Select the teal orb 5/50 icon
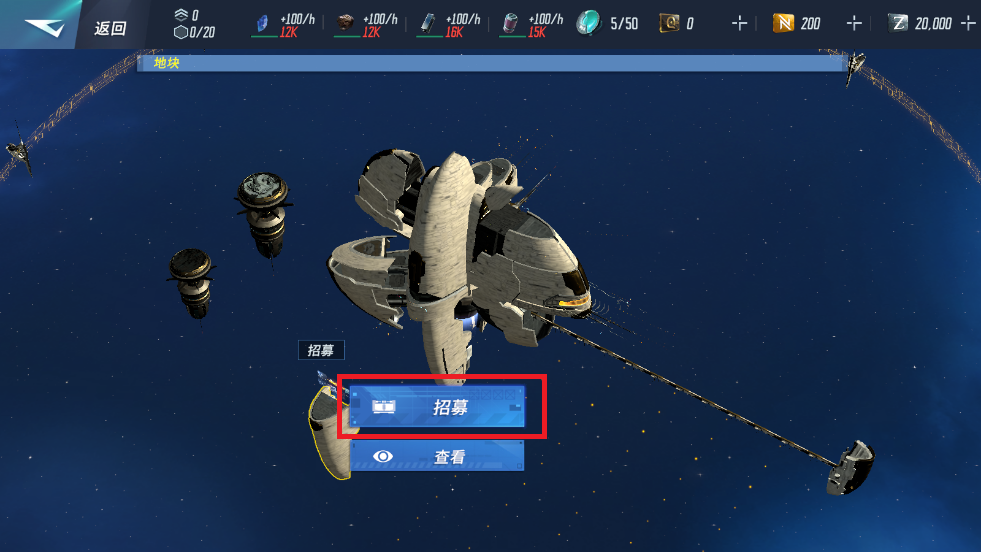 tap(588, 23)
